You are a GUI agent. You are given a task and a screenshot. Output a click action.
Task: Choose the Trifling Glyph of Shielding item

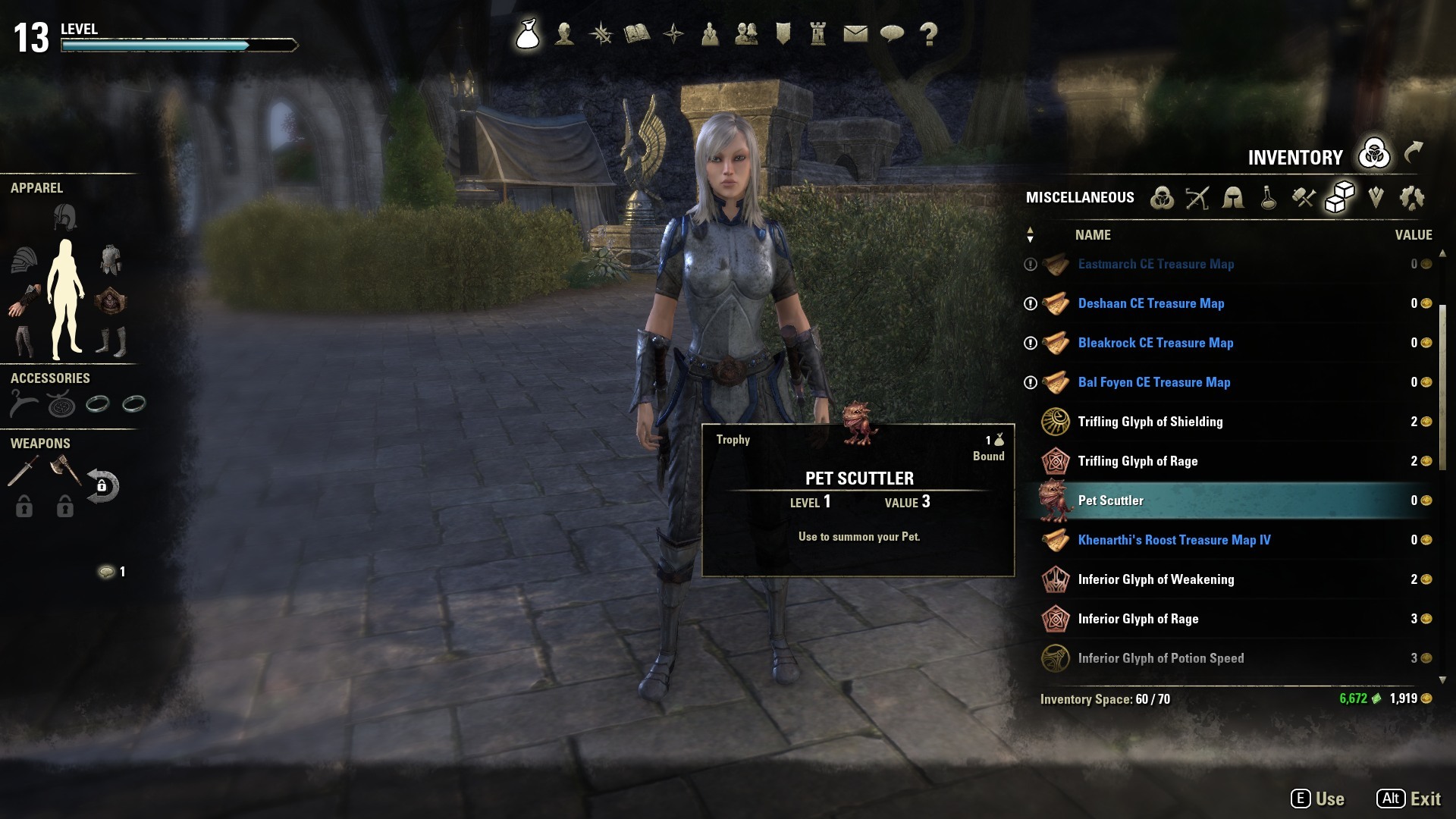tap(1150, 422)
